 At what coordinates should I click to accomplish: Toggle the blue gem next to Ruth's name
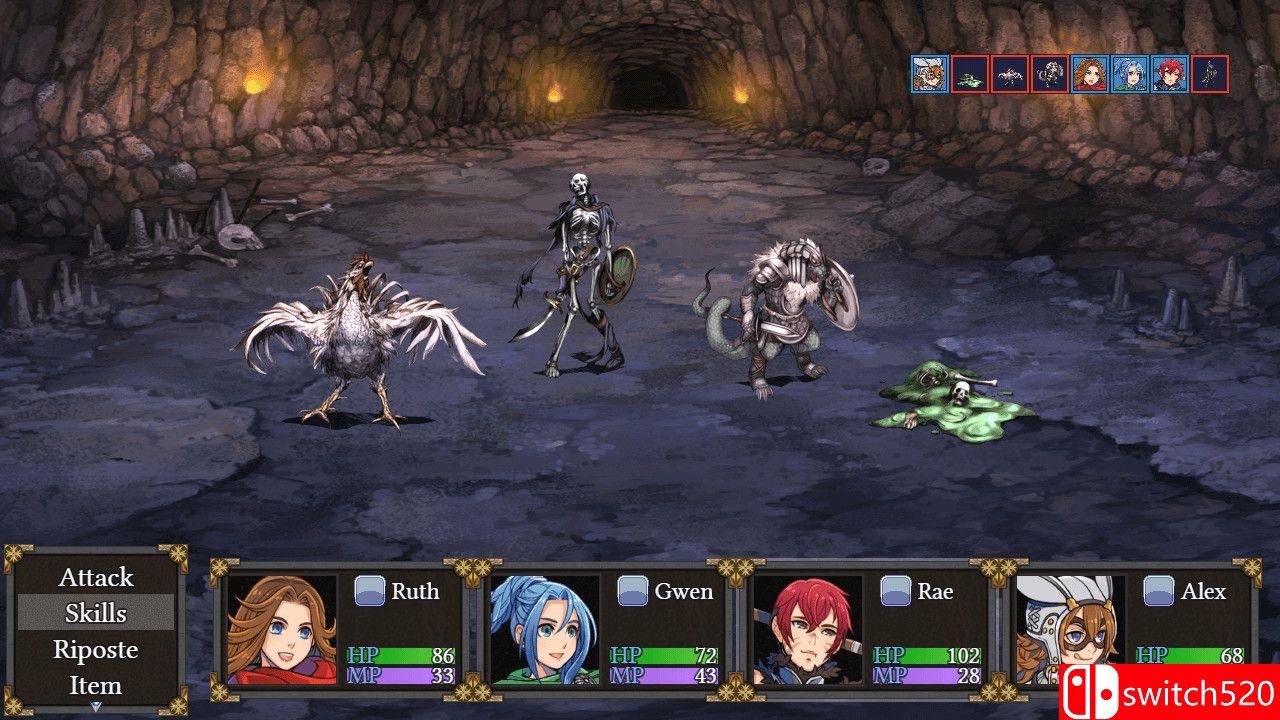(371, 590)
